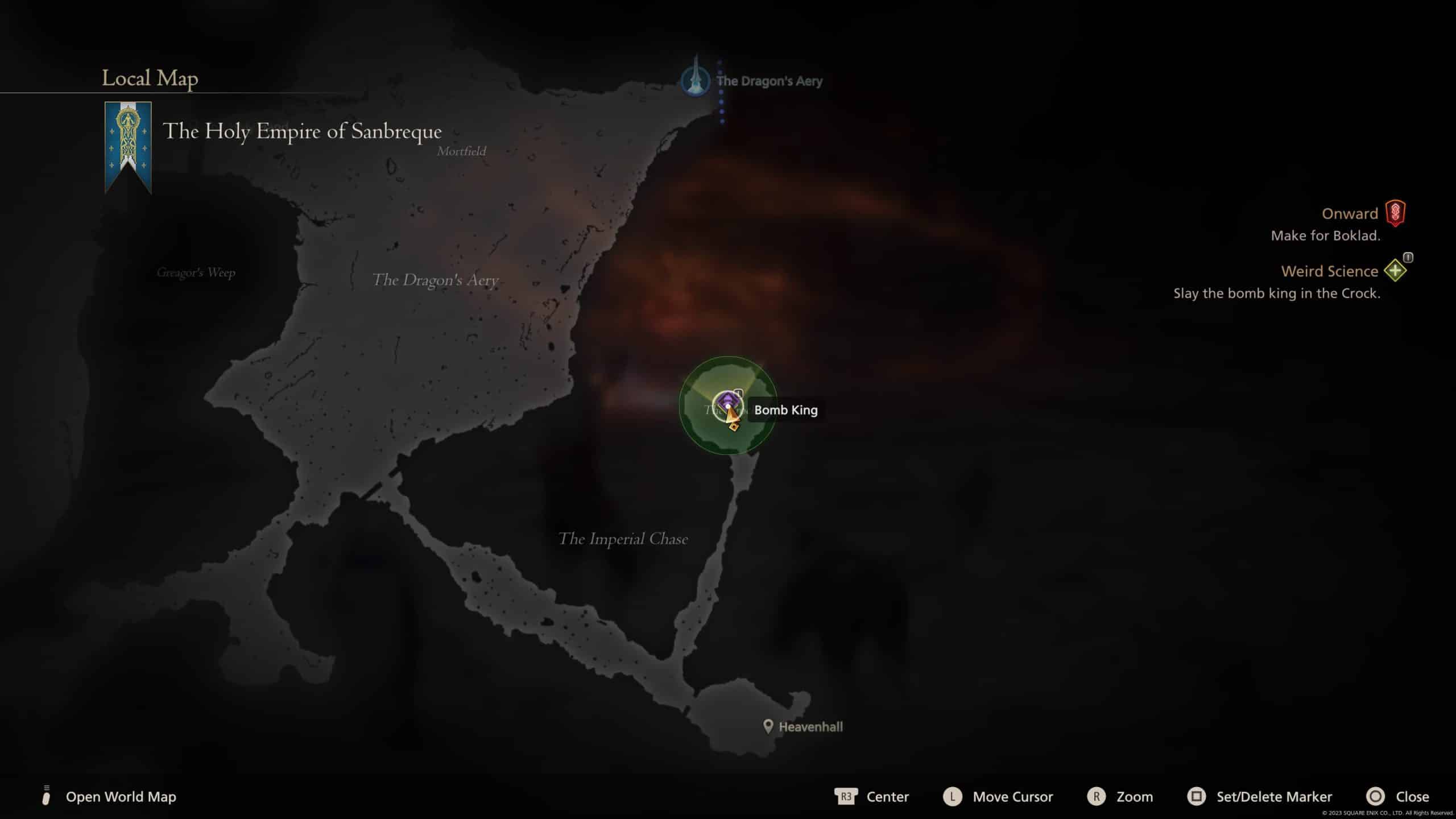Select the Onward main quest entry
Screen dimensions: 1456x819
pyautogui.click(x=1350, y=214)
